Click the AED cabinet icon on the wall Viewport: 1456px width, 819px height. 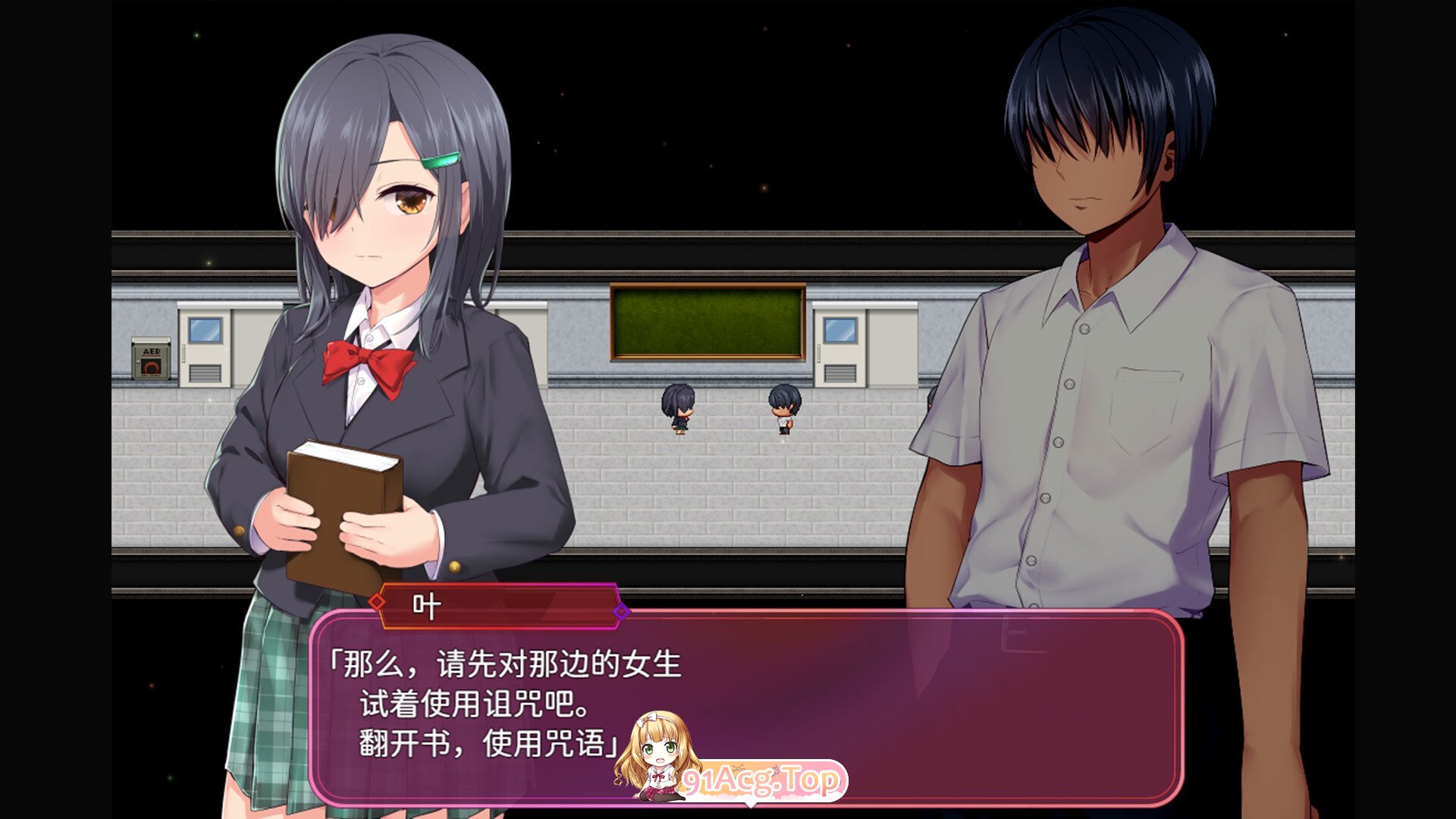click(x=149, y=358)
